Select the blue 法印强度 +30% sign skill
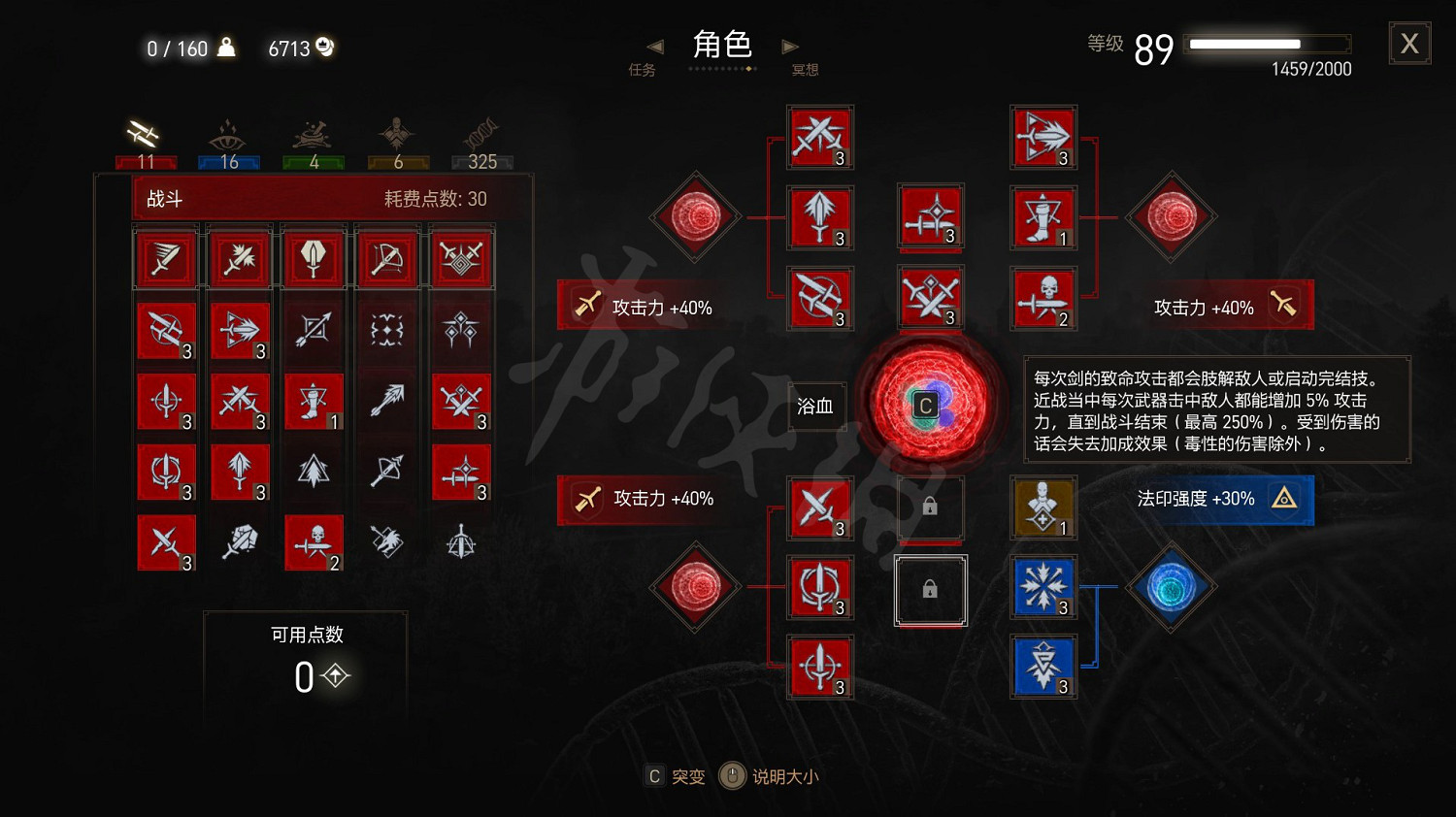 point(1218,500)
